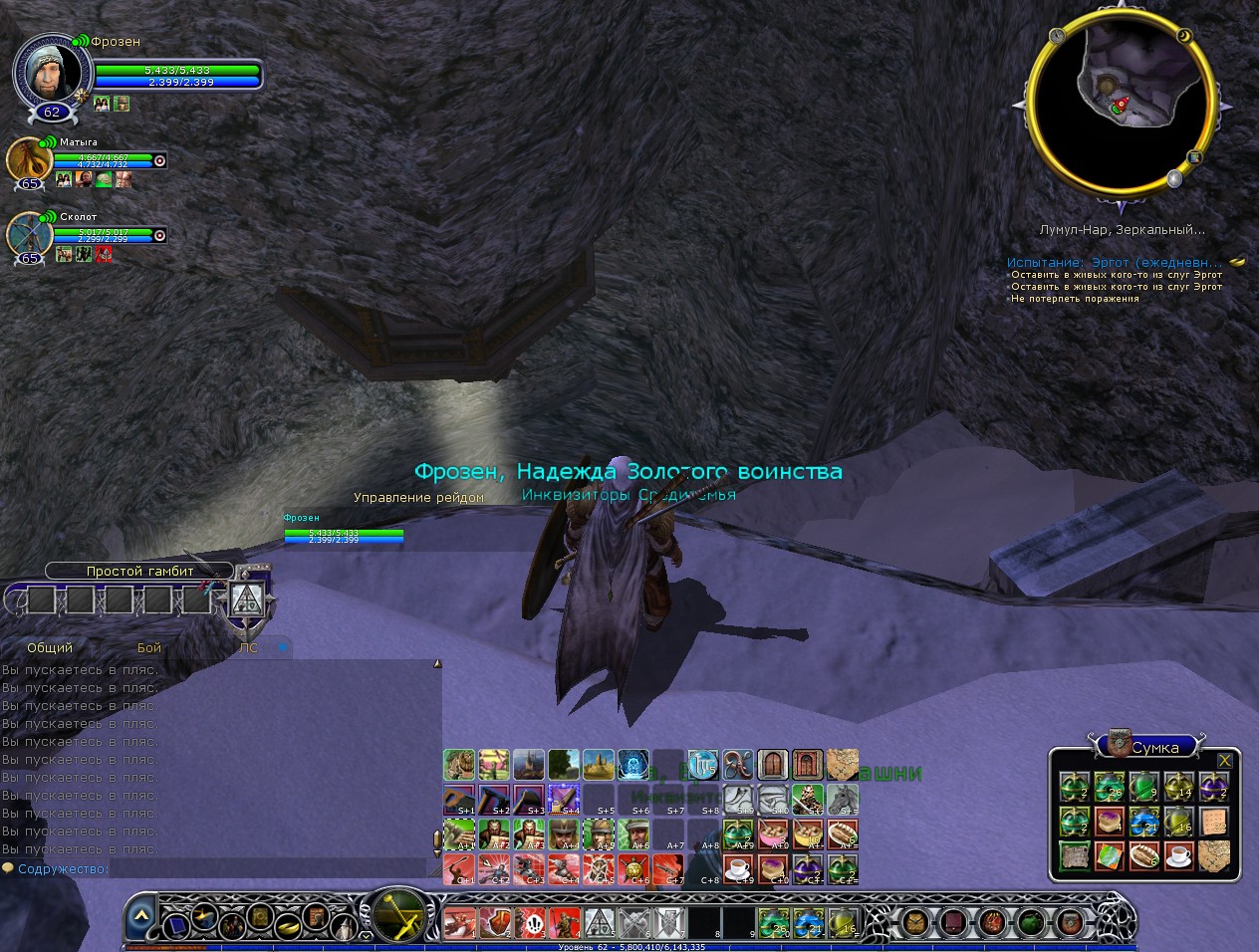Activate the skull skill in quickslot 3

534,922
